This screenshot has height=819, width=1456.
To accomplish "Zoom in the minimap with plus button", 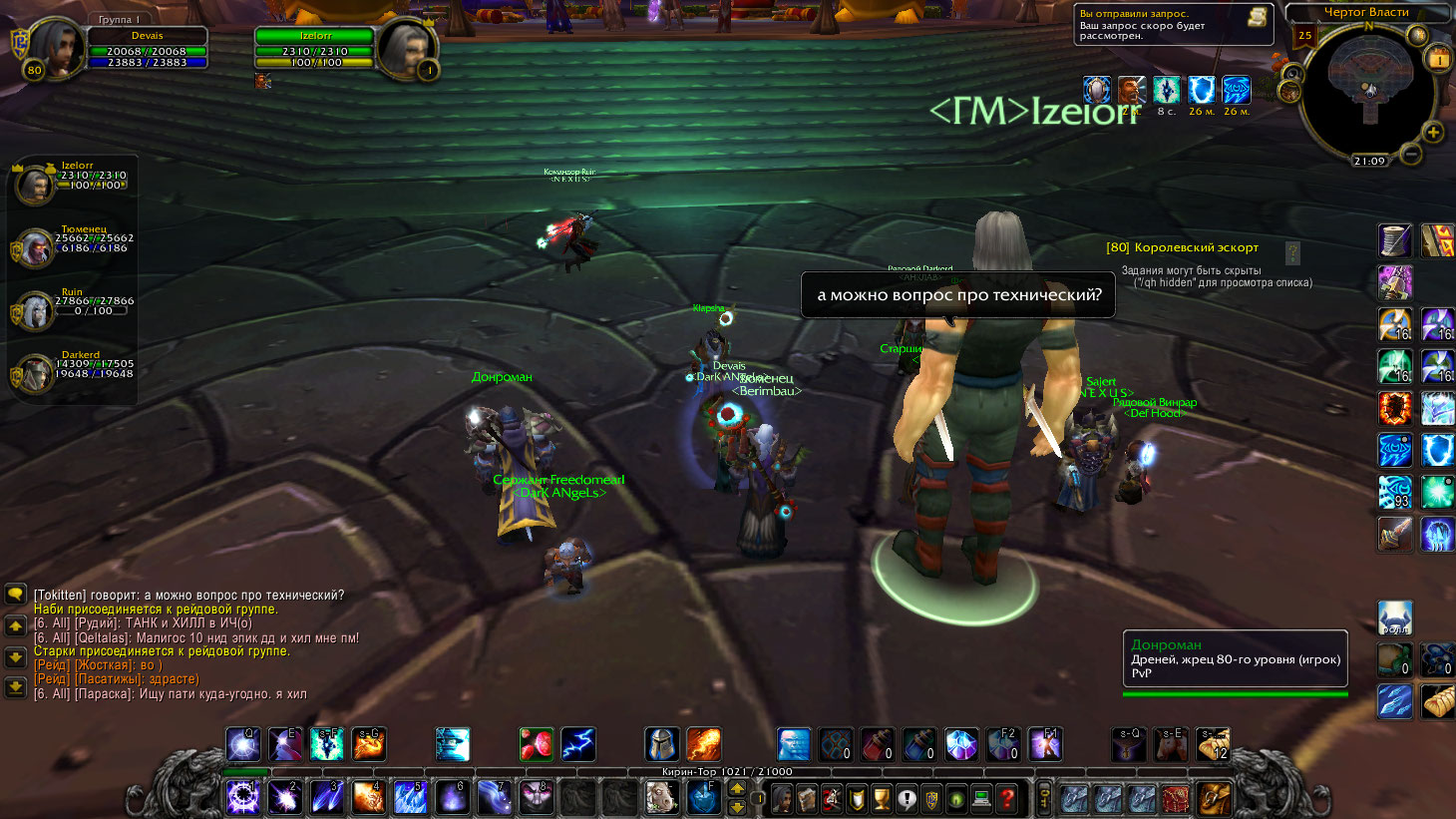I will click(1433, 133).
